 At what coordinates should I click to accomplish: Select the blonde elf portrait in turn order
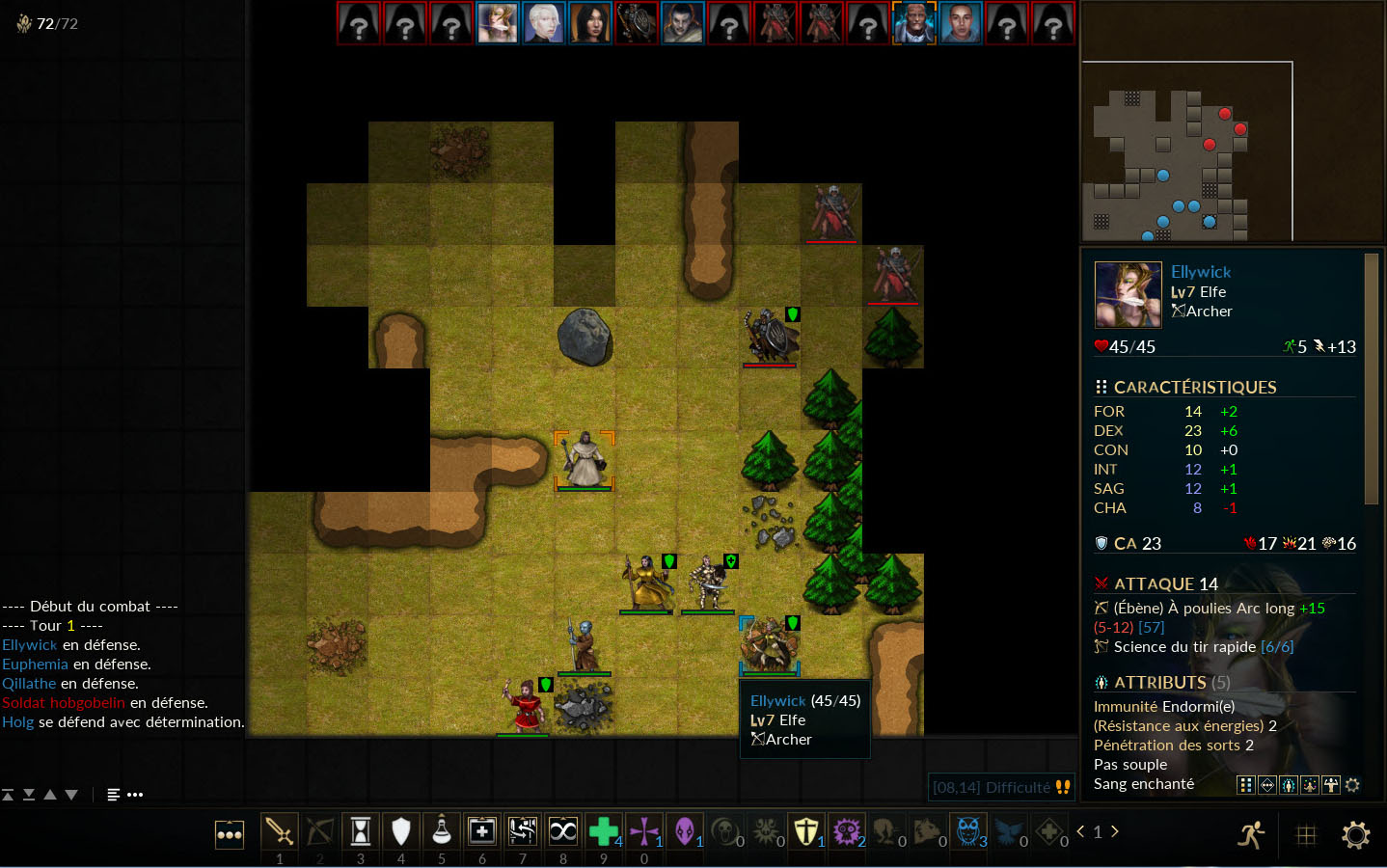498,23
